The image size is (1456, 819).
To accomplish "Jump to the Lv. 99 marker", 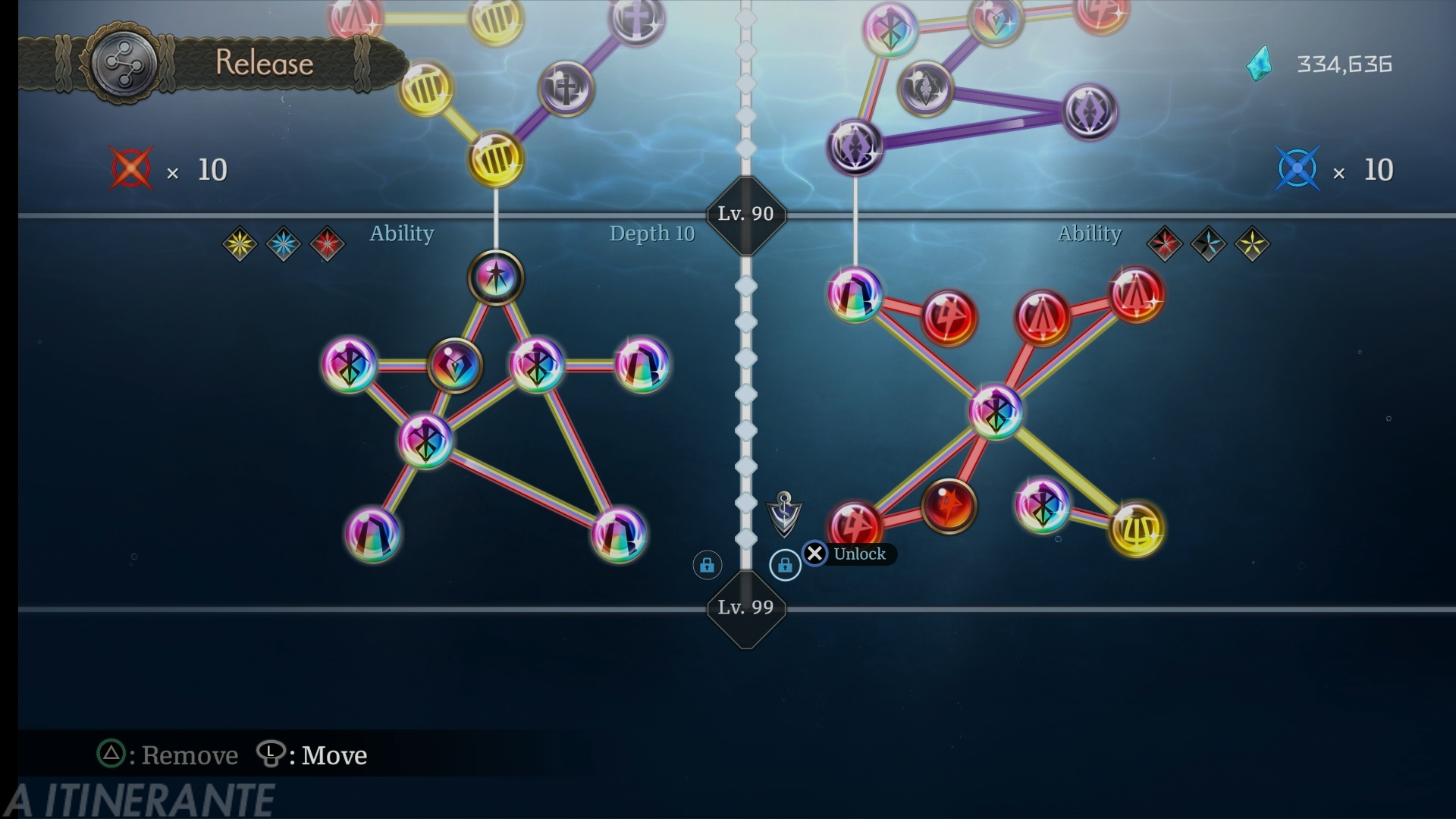I will pos(745,607).
